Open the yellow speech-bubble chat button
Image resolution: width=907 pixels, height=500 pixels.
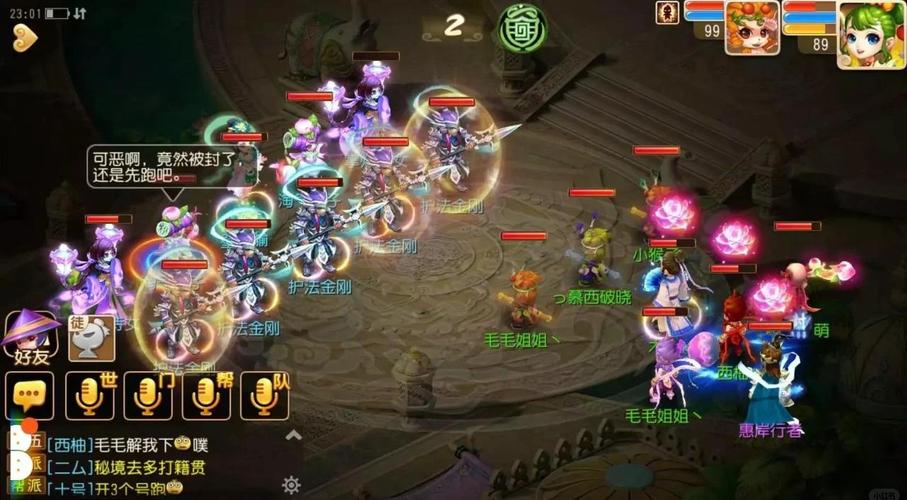[x=29, y=396]
